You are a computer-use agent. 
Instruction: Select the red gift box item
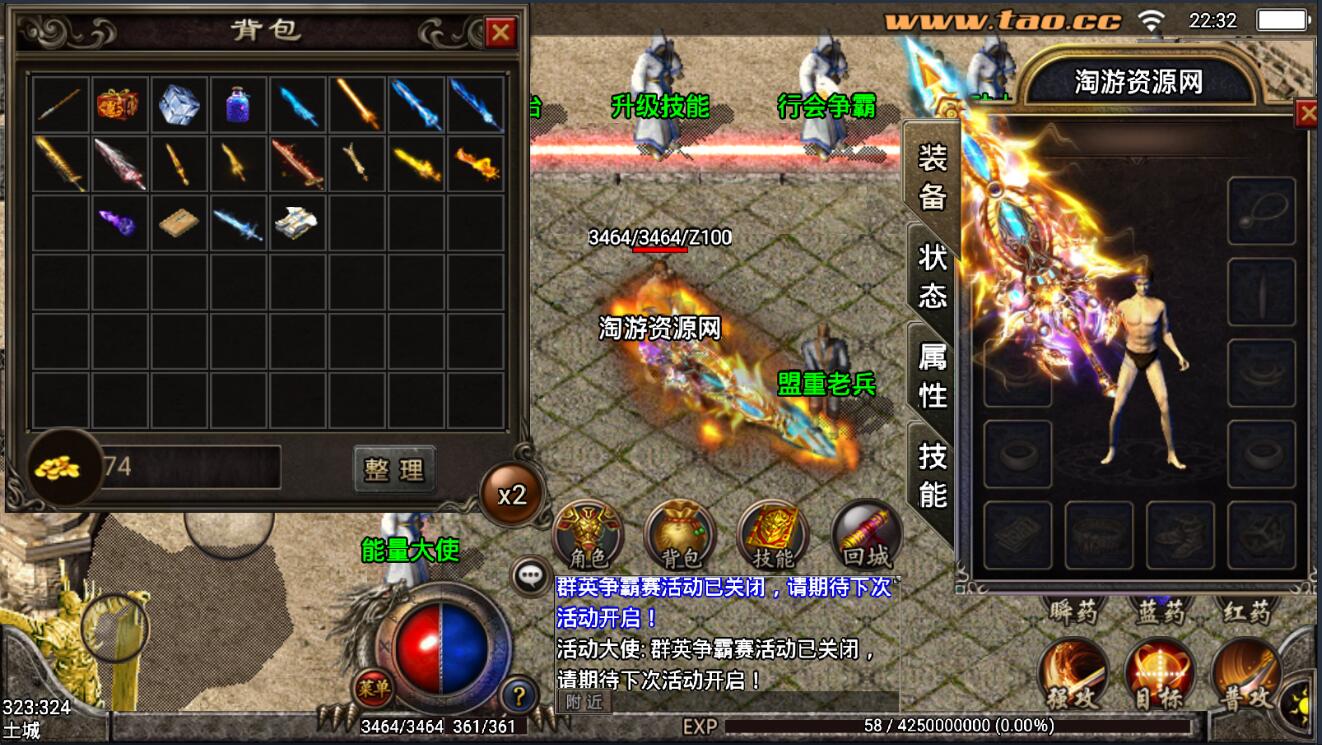(x=118, y=104)
